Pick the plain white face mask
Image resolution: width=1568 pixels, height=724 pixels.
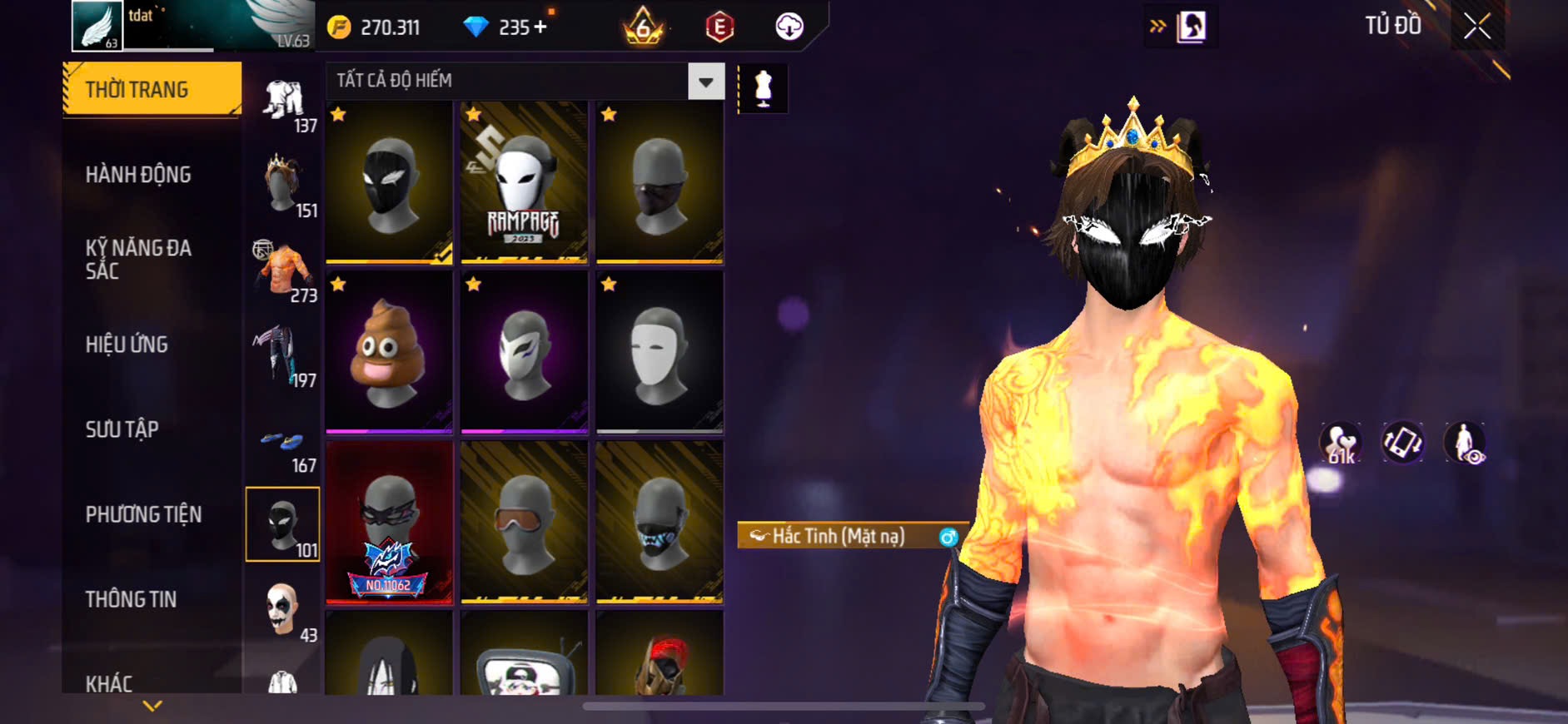[659, 352]
